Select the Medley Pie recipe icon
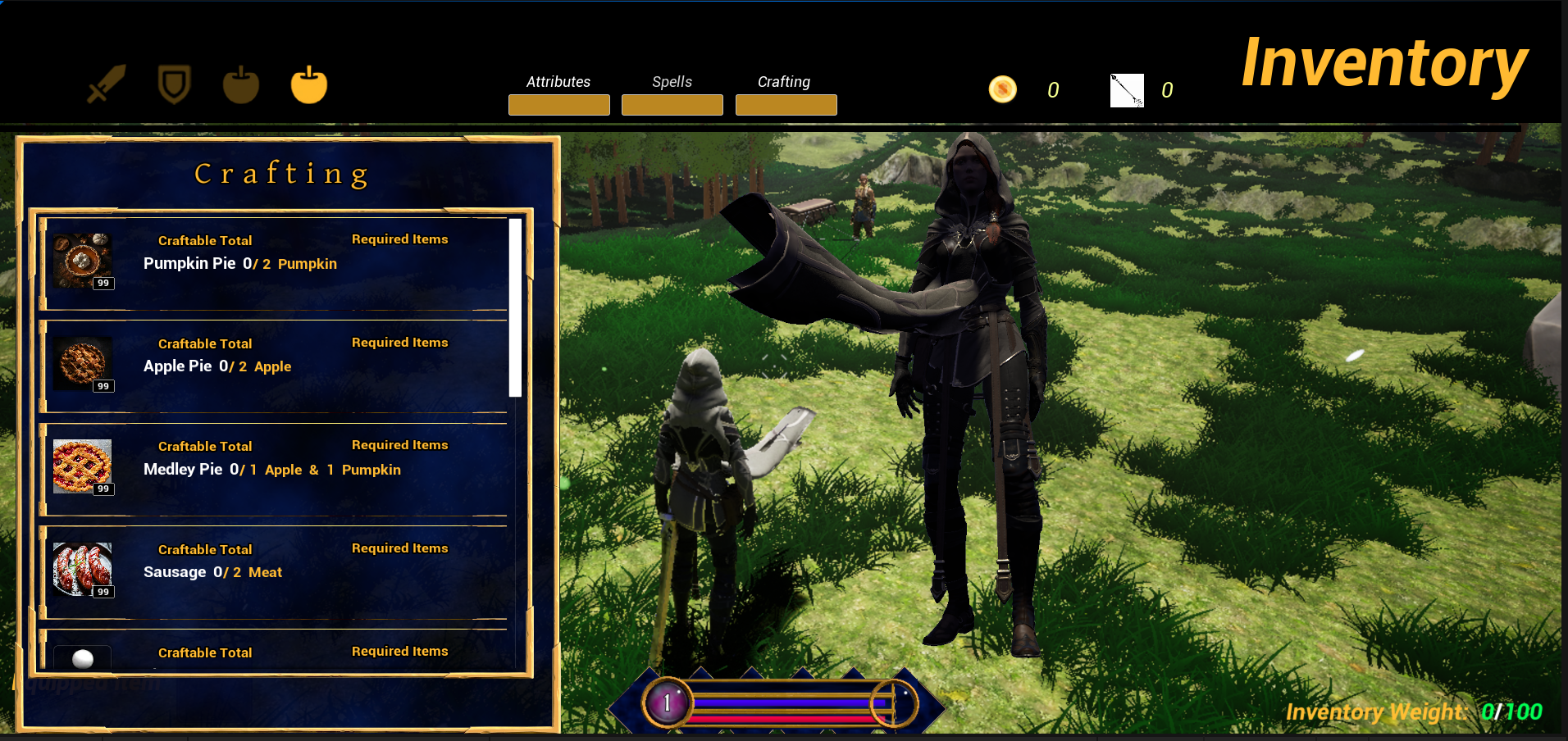1568x741 pixels. click(x=83, y=467)
